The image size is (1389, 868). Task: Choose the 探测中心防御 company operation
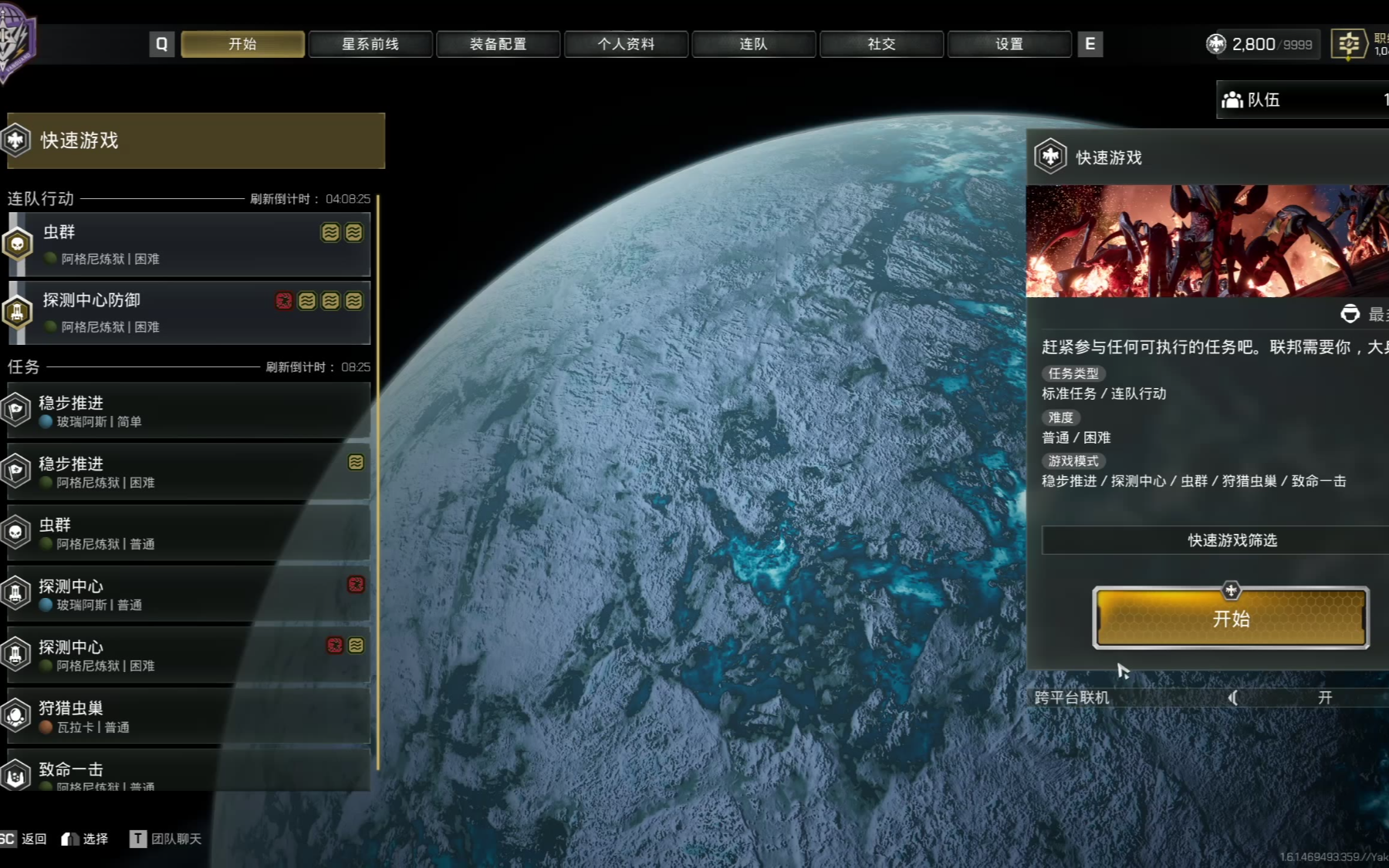point(189,312)
